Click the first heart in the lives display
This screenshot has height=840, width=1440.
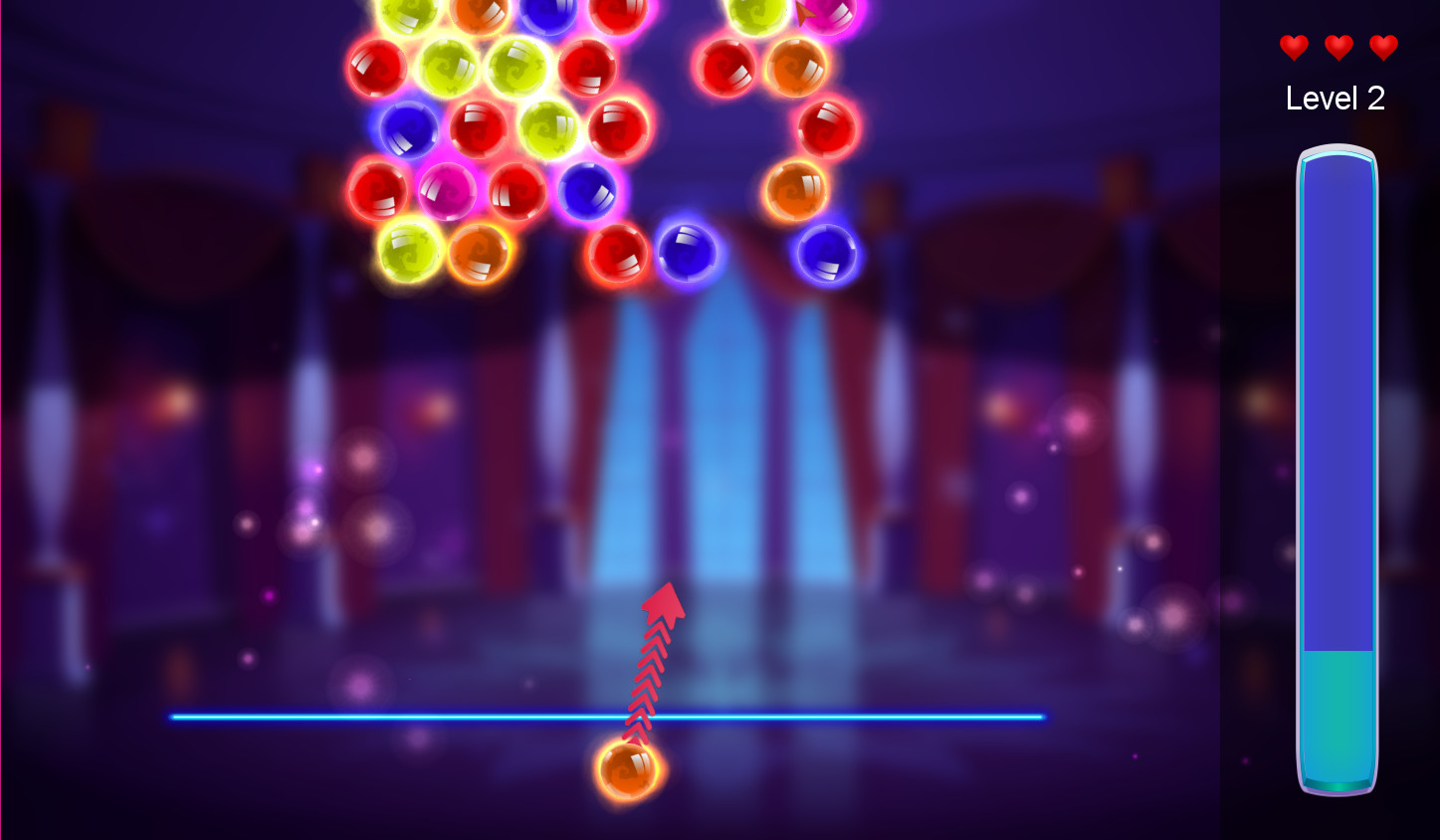pyautogui.click(x=1293, y=47)
